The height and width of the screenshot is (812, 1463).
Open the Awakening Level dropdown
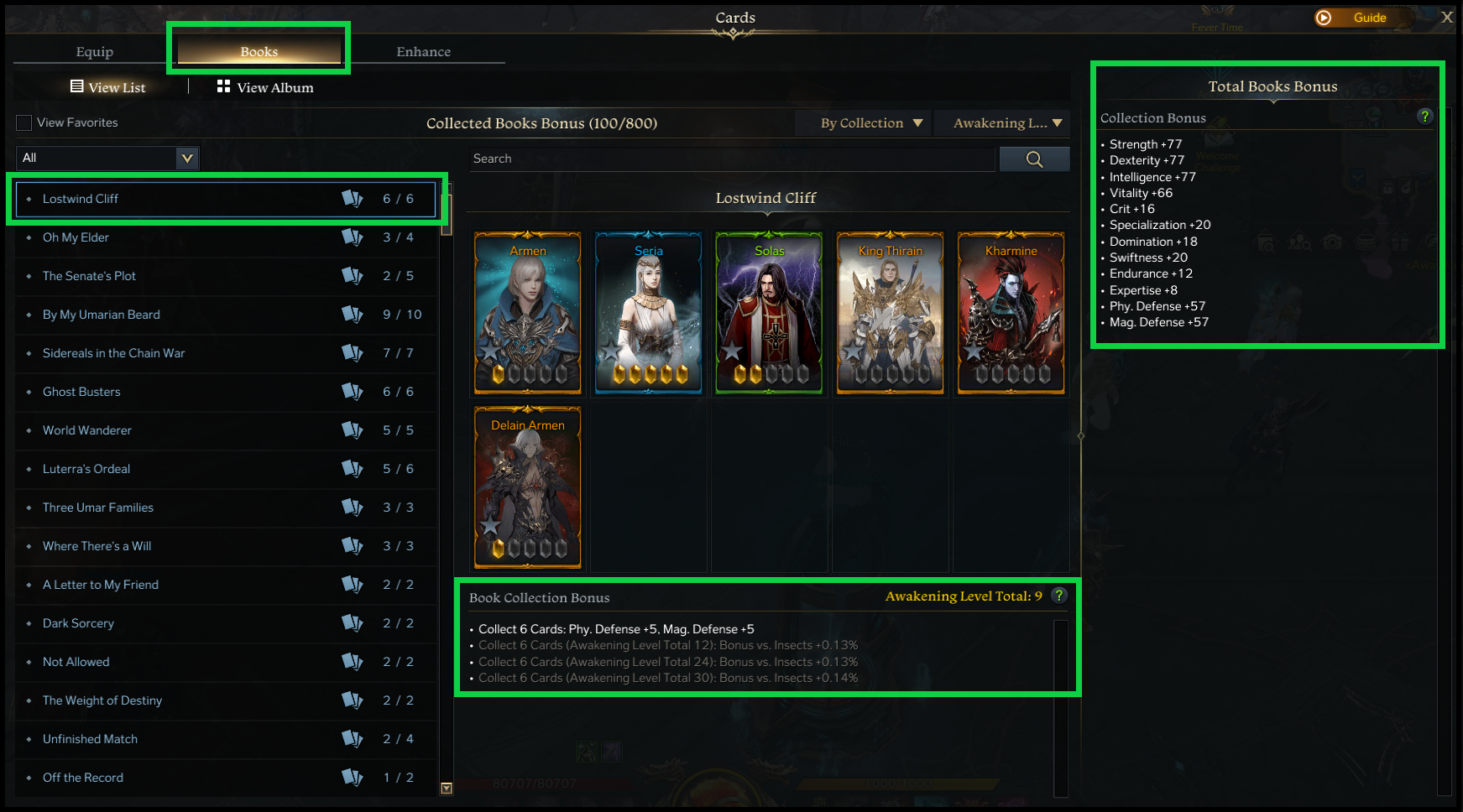[1002, 122]
